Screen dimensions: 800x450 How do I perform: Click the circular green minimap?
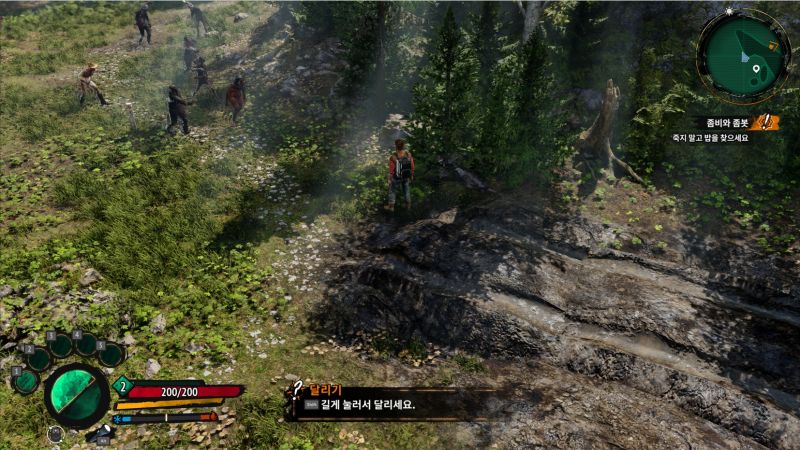coord(743,56)
